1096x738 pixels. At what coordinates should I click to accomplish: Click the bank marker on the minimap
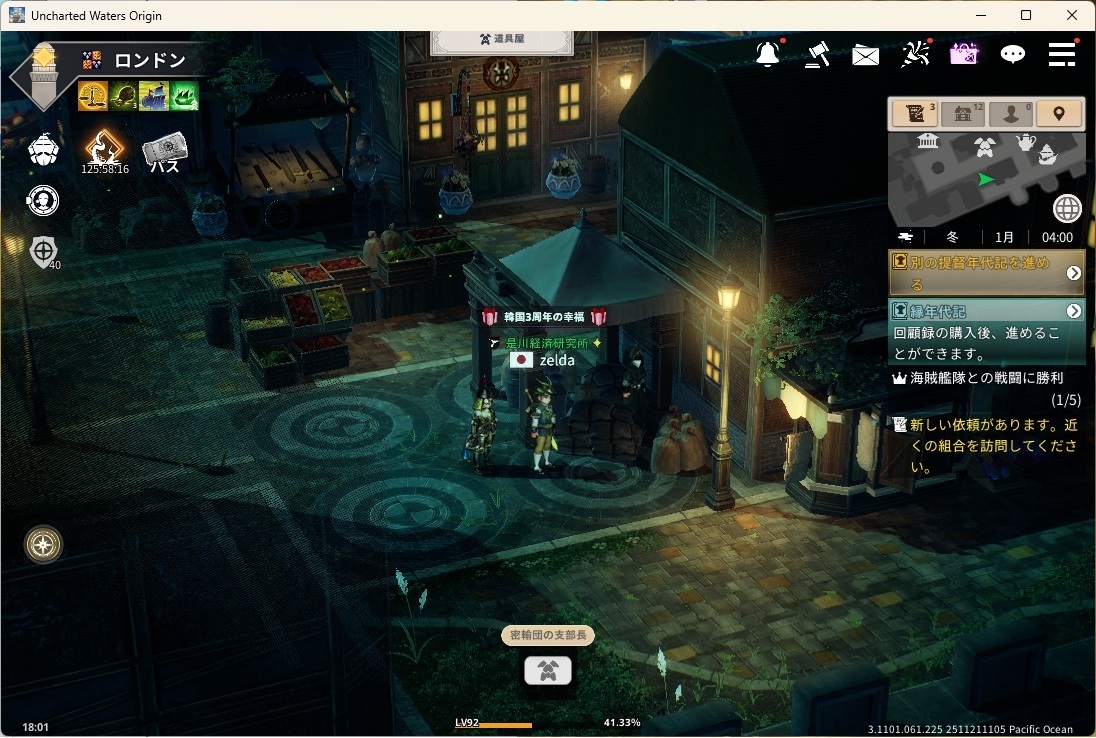[927, 141]
